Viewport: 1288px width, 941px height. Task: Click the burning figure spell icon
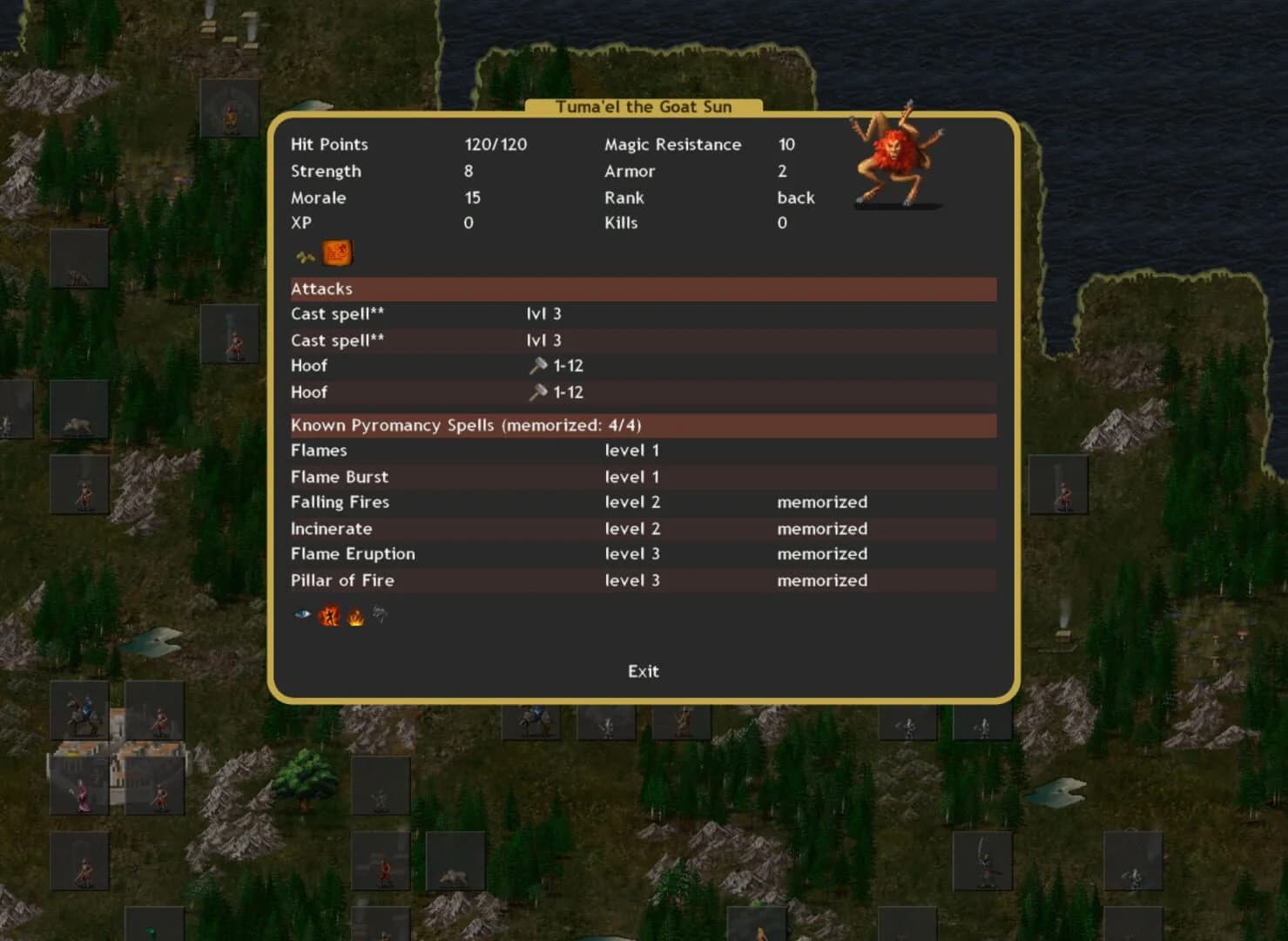click(x=332, y=614)
